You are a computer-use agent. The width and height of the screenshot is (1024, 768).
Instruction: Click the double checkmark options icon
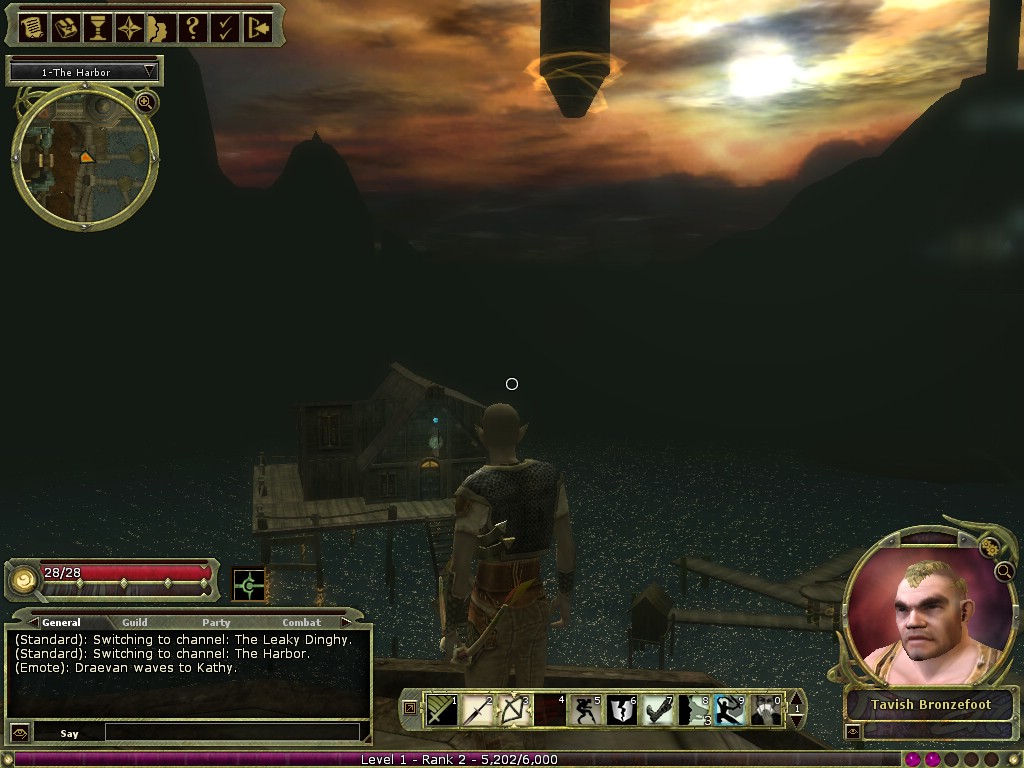pyautogui.click(x=225, y=28)
